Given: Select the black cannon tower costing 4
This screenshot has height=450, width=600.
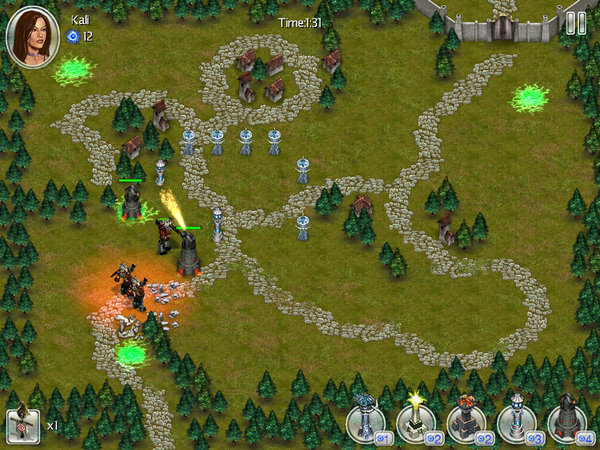Looking at the screenshot, I should click(x=567, y=421).
